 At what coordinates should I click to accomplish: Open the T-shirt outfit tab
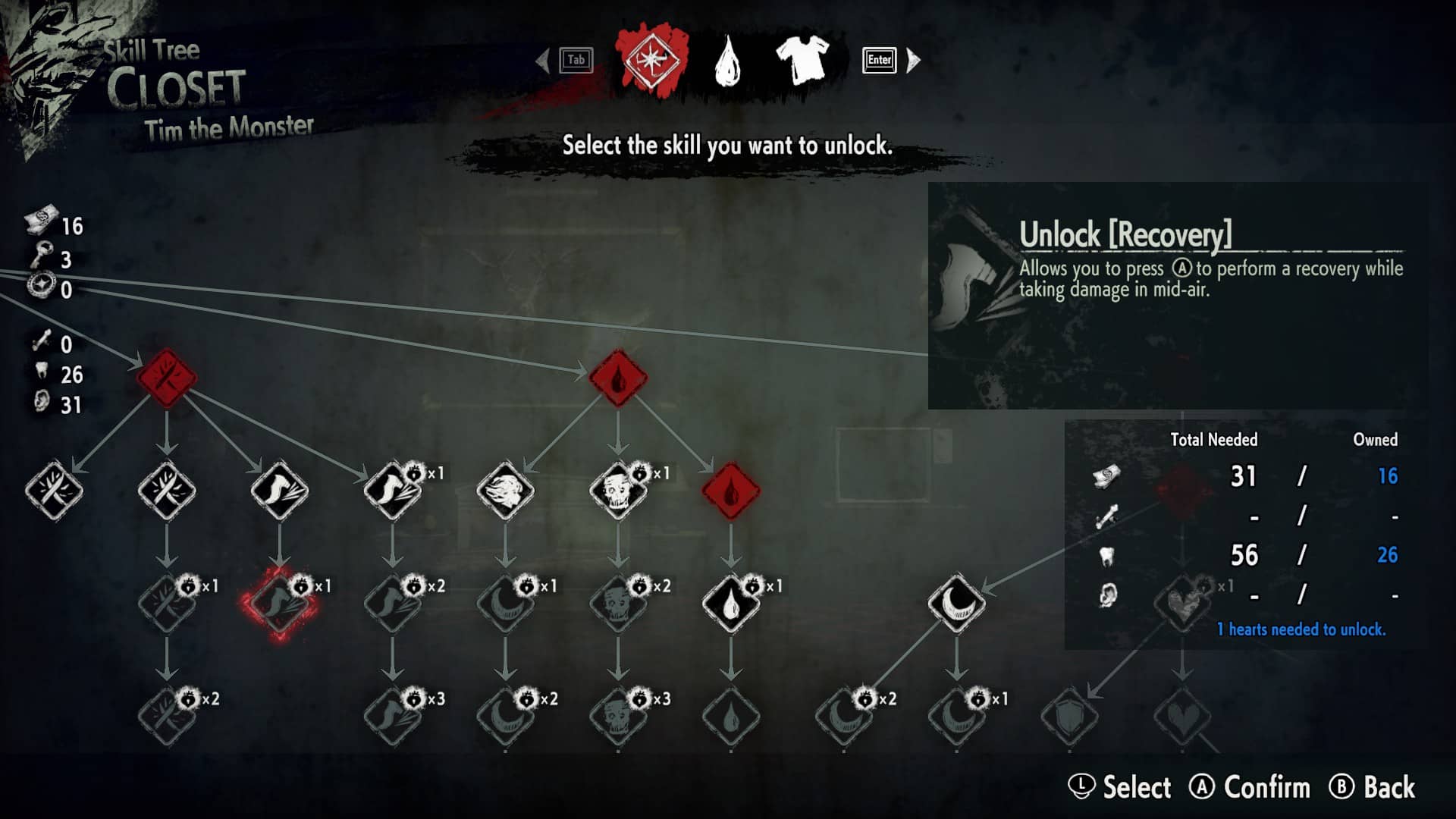(x=802, y=60)
